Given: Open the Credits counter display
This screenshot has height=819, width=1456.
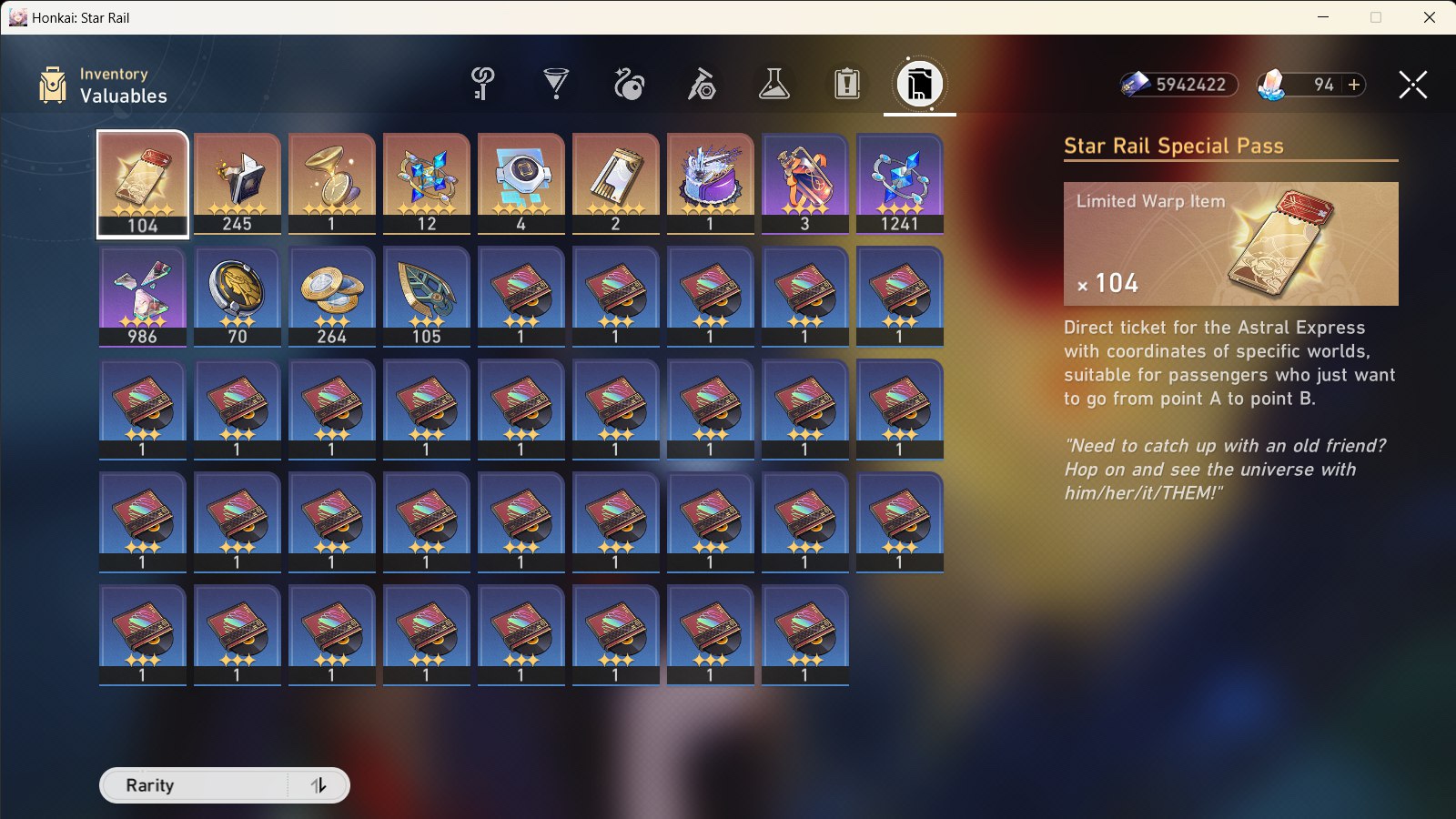Looking at the screenshot, I should 1178,85.
